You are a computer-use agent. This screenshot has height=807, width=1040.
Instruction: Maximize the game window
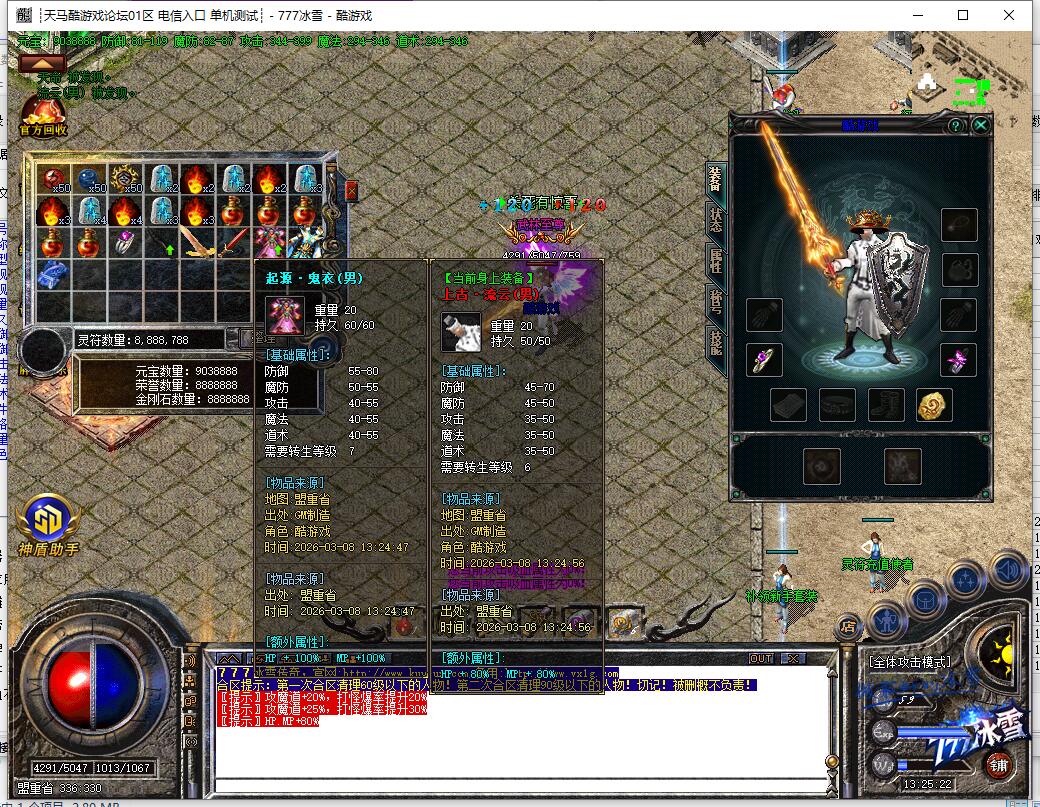point(963,15)
